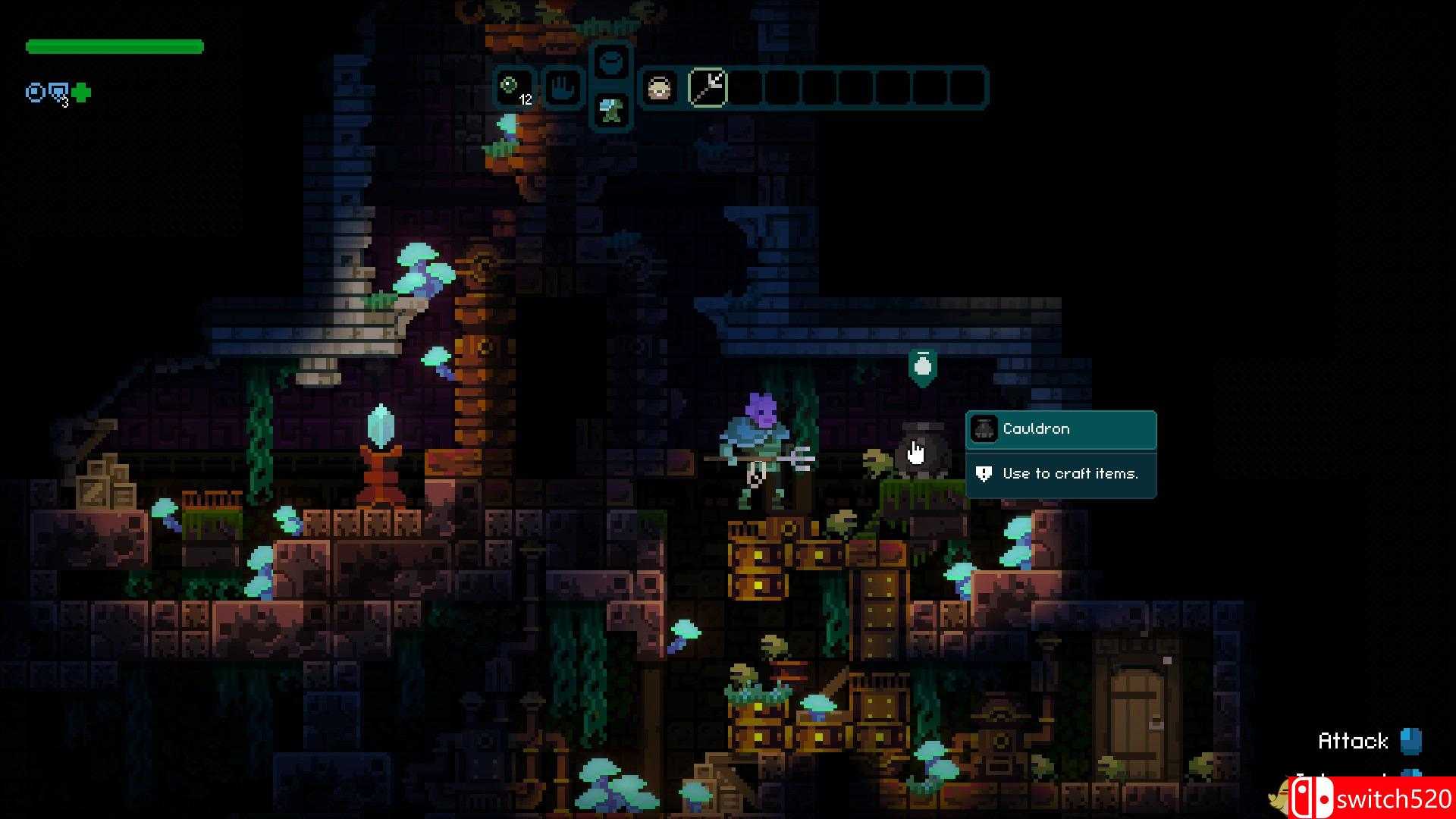The image size is (1456, 819).
Task: Click the Cauldron tooltip header
Action: point(1060,429)
